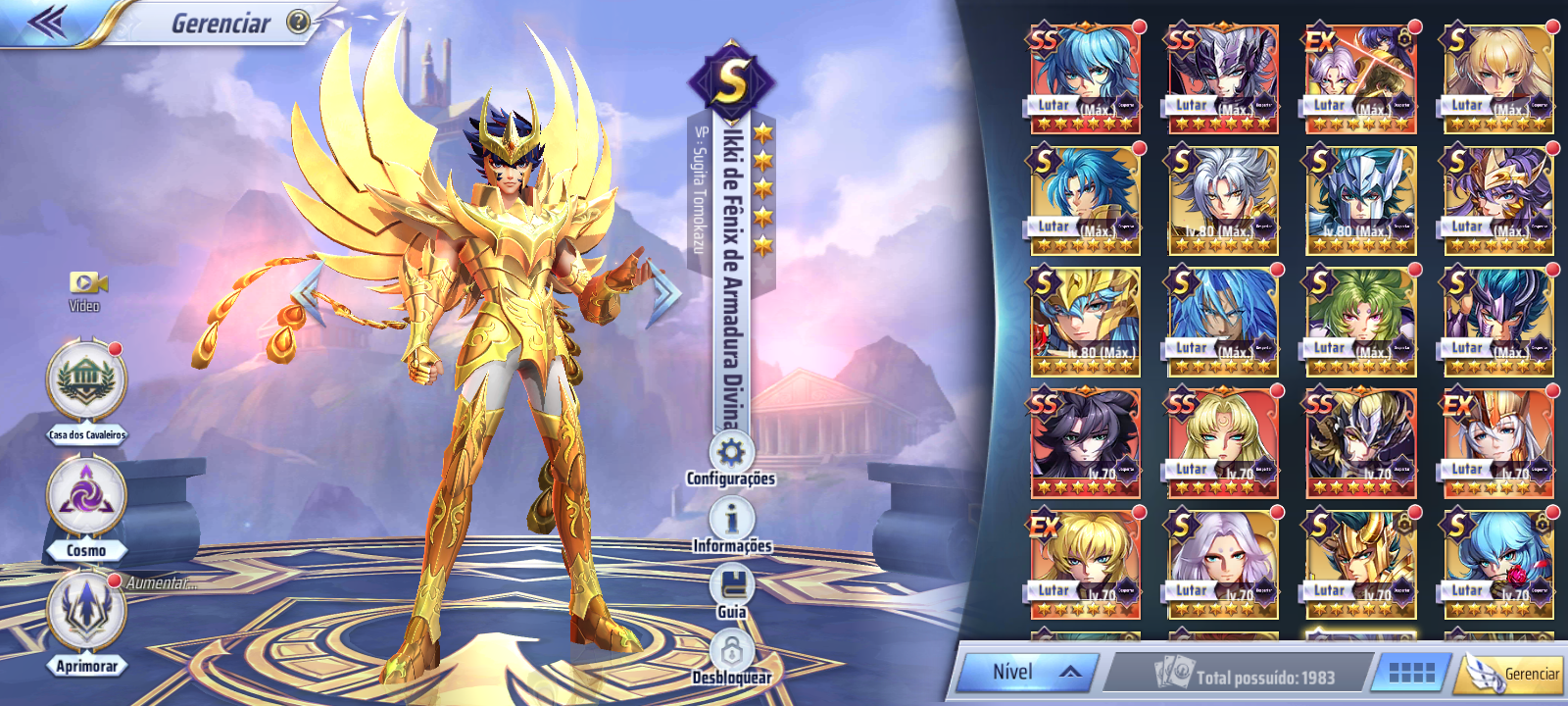Select the blonde SS goddess portrait

point(1223,442)
